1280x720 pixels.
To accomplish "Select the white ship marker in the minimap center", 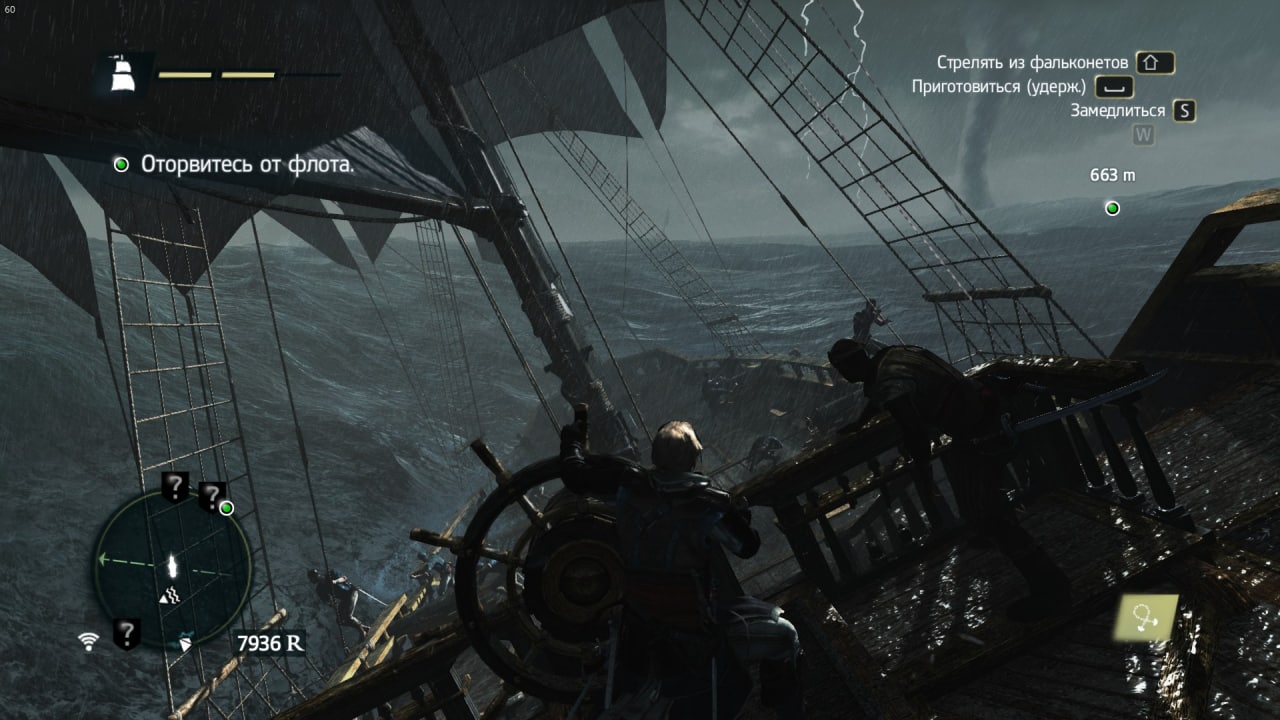I will pos(173,565).
